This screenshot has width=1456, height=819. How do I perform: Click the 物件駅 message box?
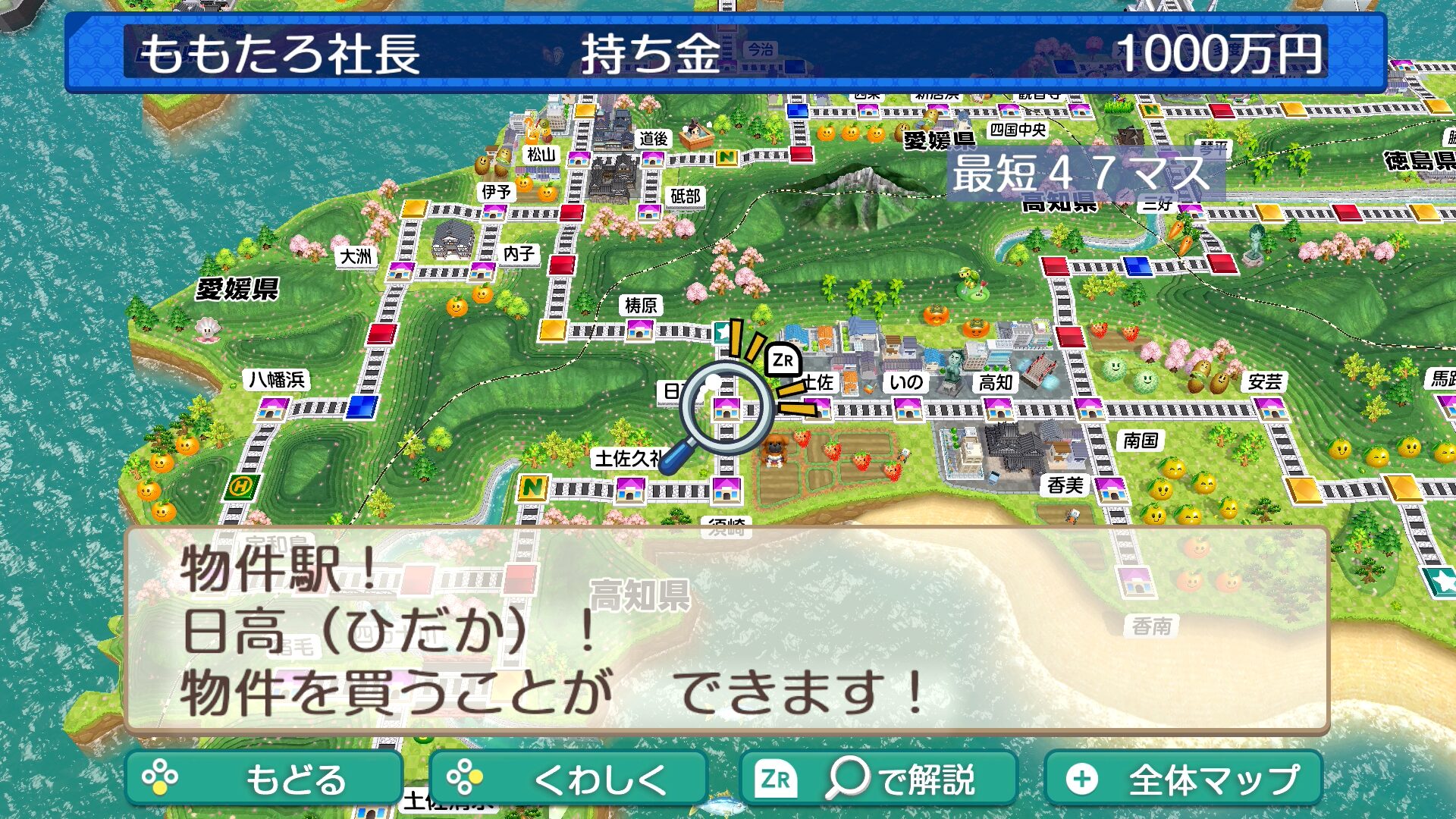[x=726, y=630]
